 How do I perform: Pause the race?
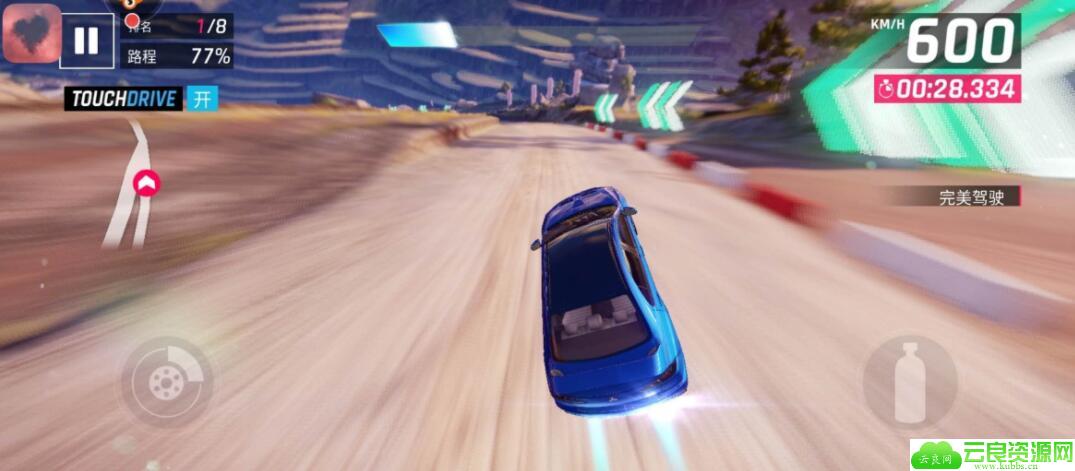tap(87, 40)
